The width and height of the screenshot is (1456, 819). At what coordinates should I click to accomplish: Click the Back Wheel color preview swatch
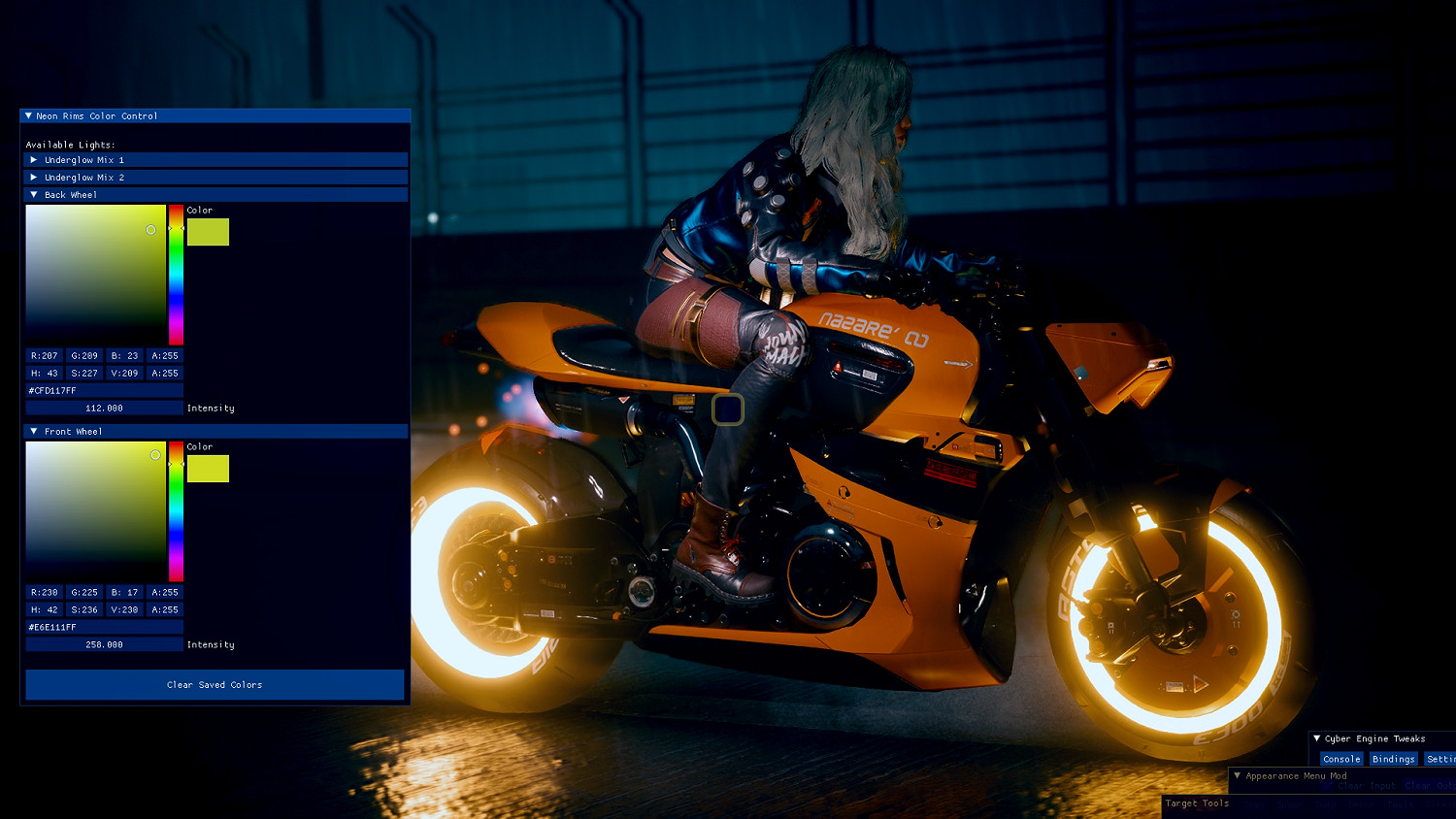point(208,231)
